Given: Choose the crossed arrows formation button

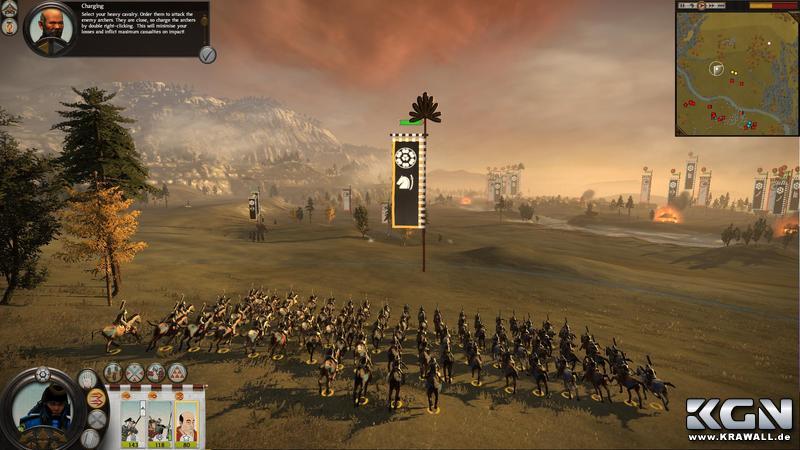Looking at the screenshot, I should pos(134,373).
